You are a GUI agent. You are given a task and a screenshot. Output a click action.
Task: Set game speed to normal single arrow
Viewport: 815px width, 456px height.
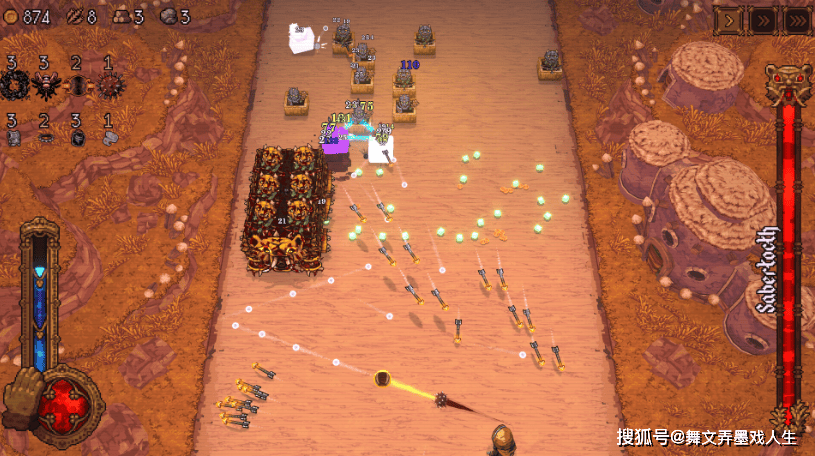click(728, 19)
